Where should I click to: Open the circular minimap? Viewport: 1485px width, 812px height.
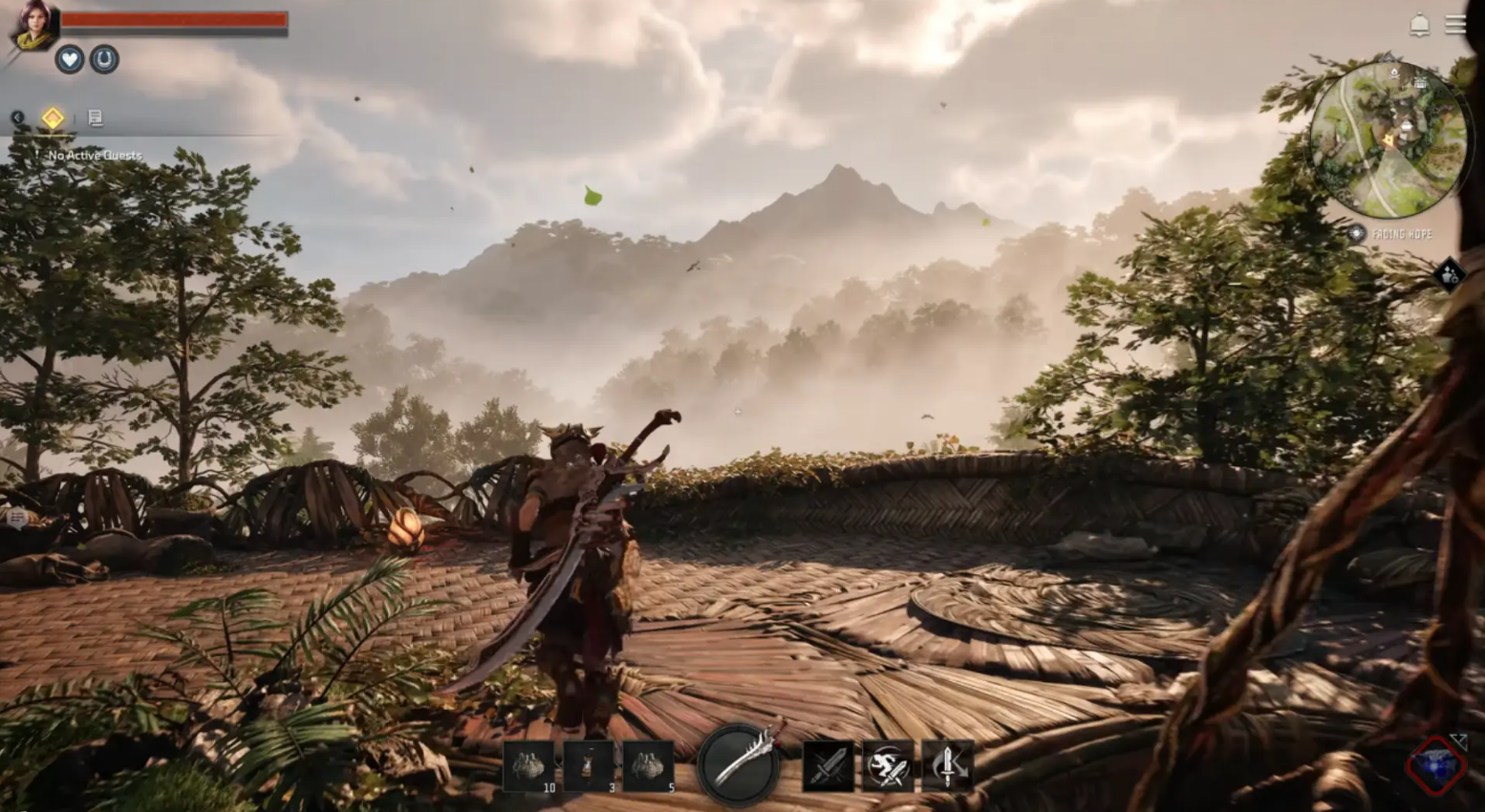click(1388, 140)
